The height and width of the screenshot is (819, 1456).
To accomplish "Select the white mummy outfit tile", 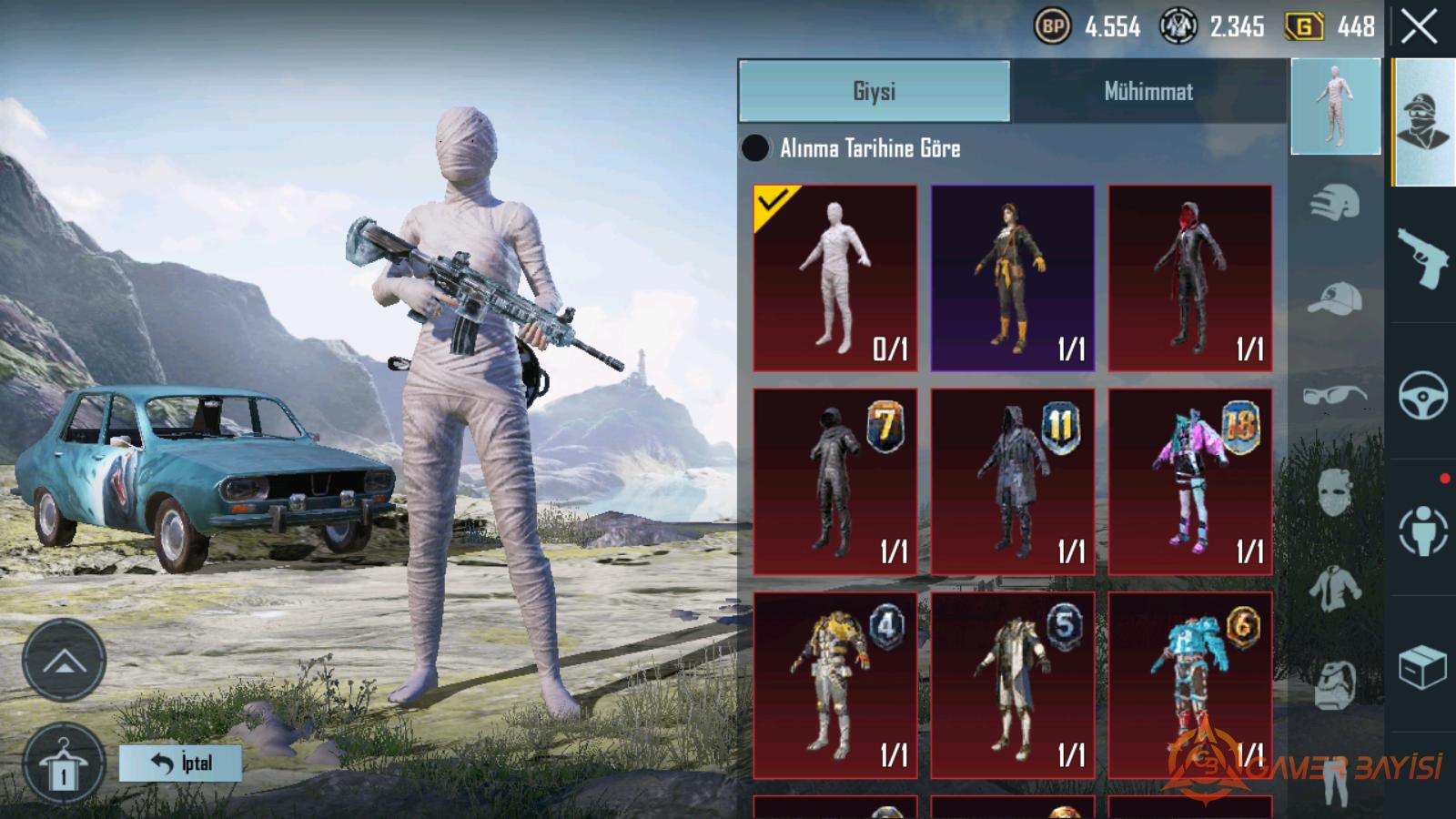I will (835, 278).
